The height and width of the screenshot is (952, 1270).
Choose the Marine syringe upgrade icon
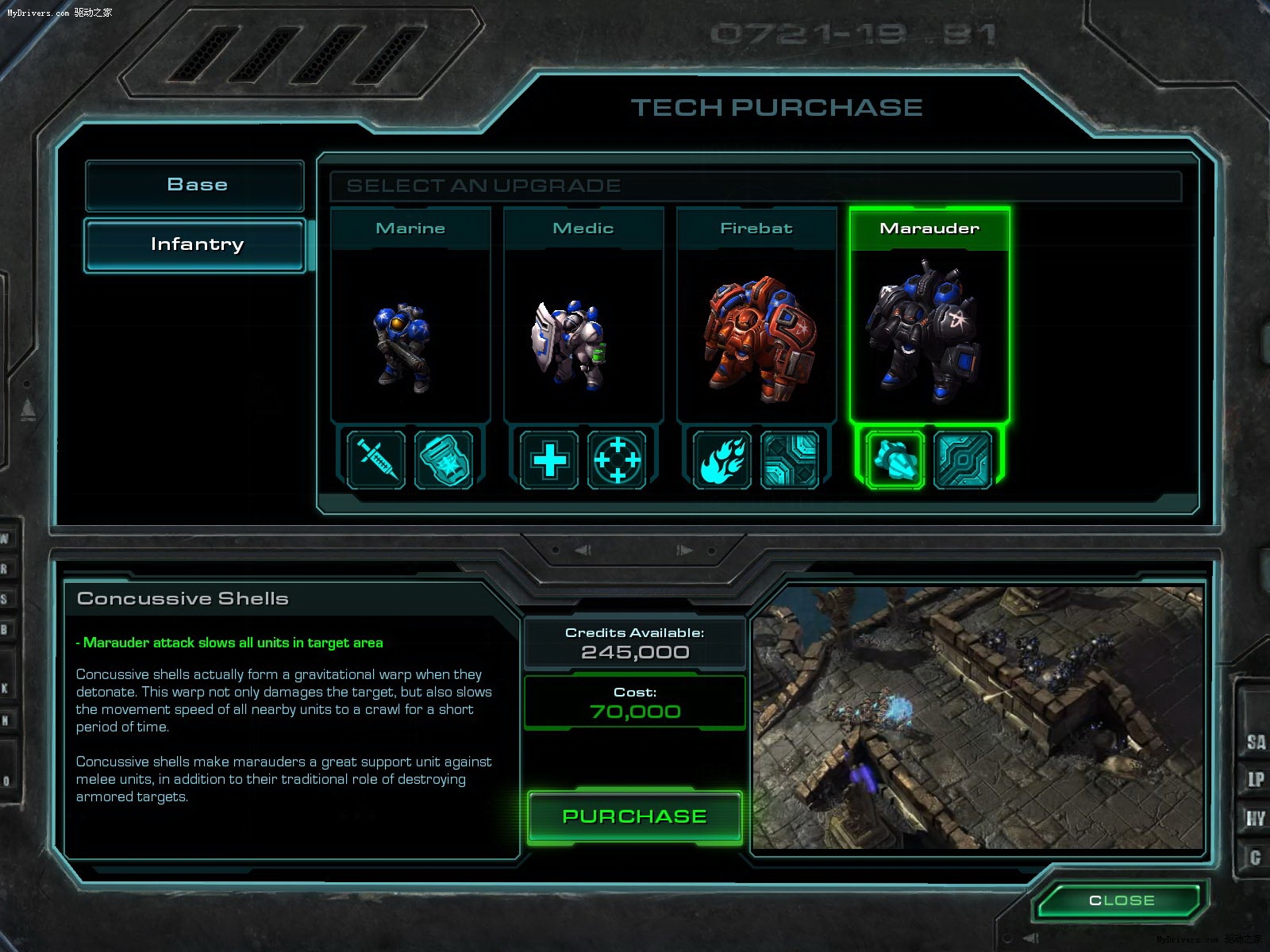[376, 459]
